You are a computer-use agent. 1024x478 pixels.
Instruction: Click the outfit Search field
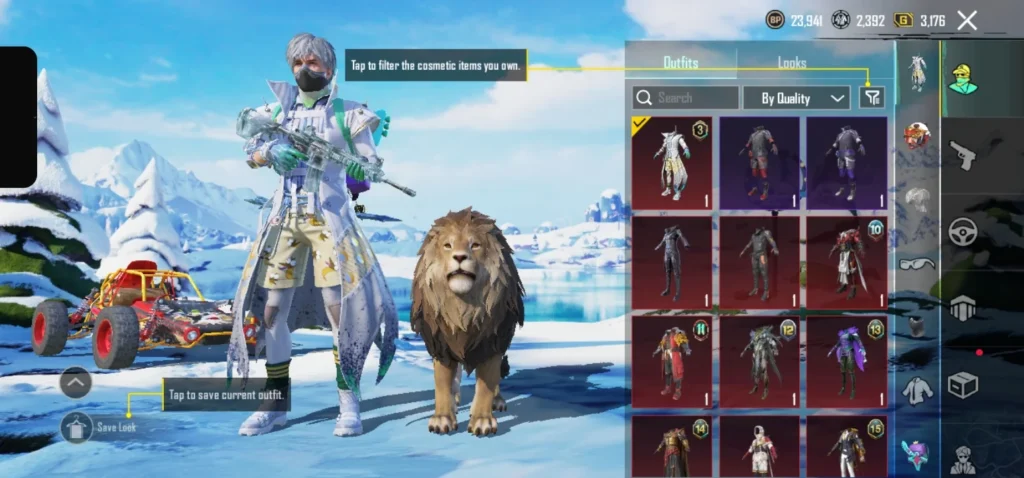(x=686, y=98)
